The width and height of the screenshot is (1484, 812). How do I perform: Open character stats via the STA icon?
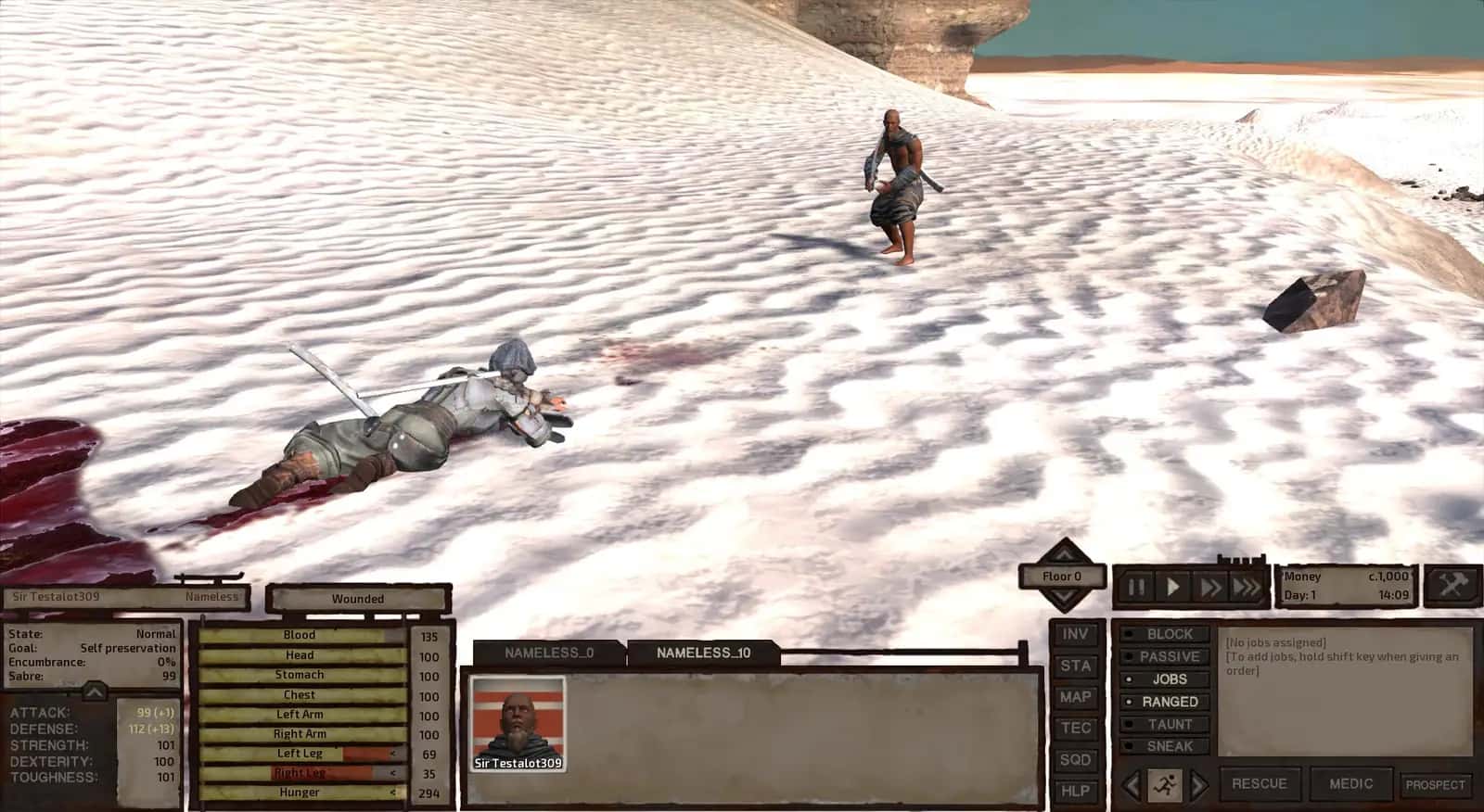(1076, 666)
